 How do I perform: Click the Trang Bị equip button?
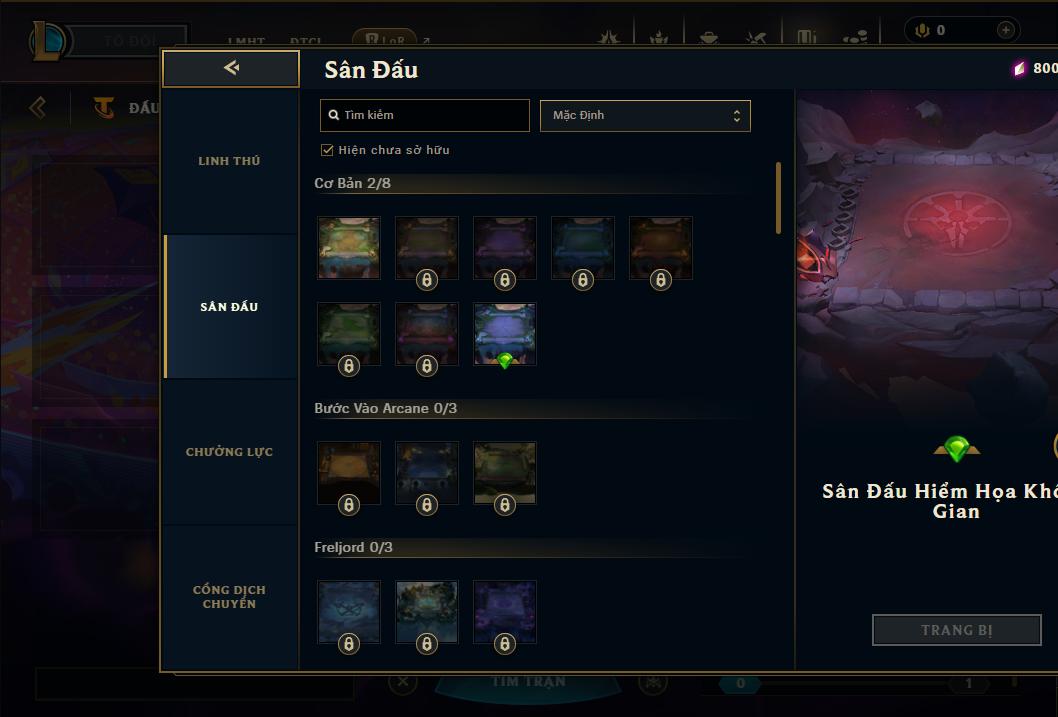click(956, 630)
